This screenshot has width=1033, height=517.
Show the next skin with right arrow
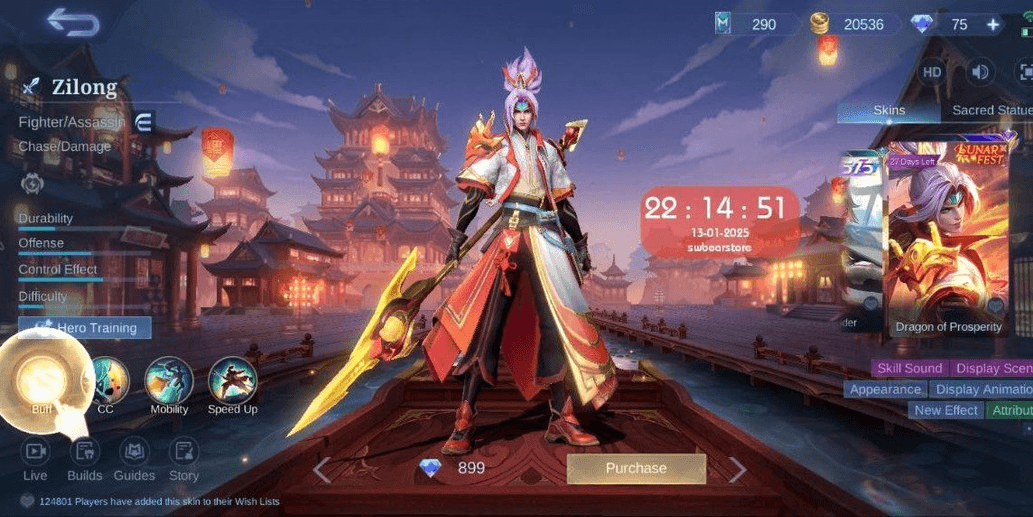[737, 469]
